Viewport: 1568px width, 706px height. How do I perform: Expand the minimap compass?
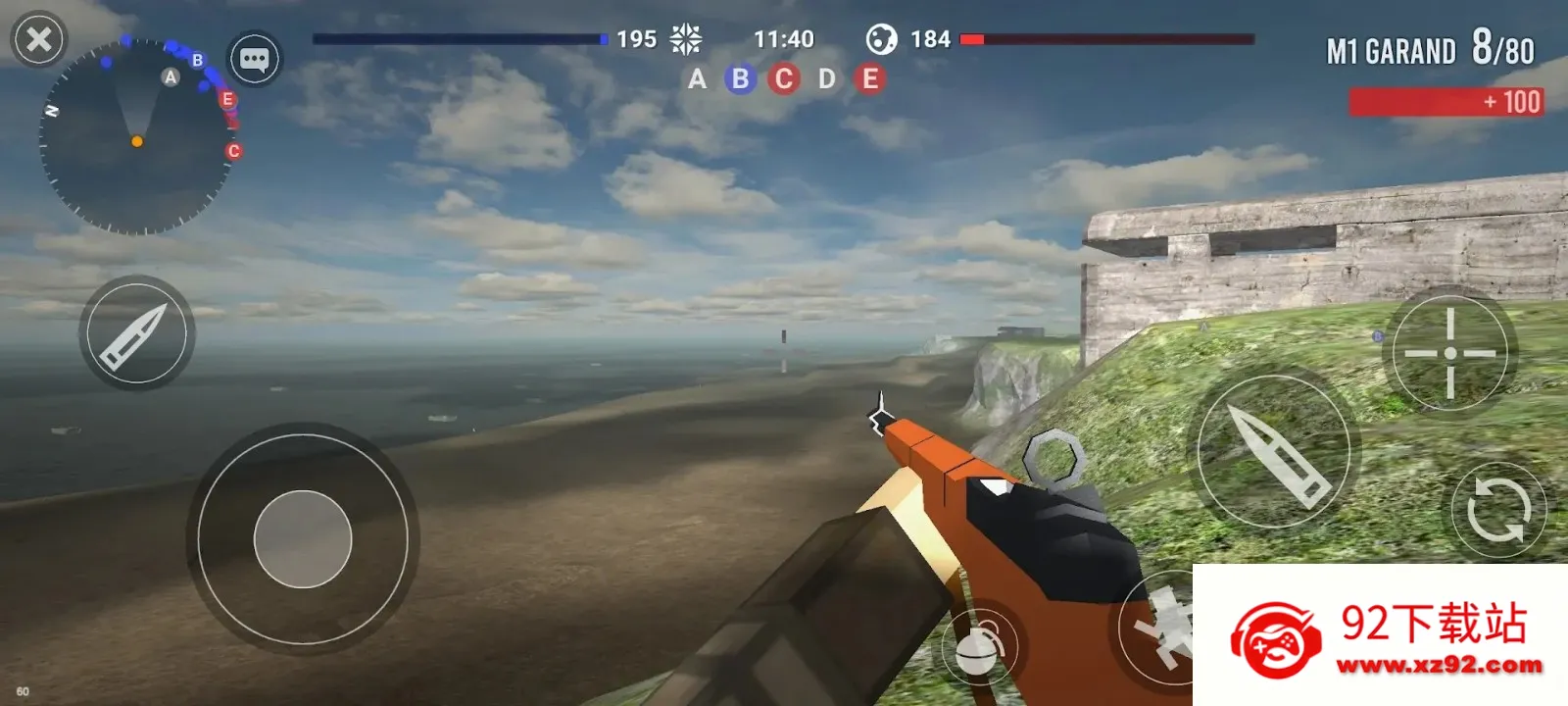(137, 137)
